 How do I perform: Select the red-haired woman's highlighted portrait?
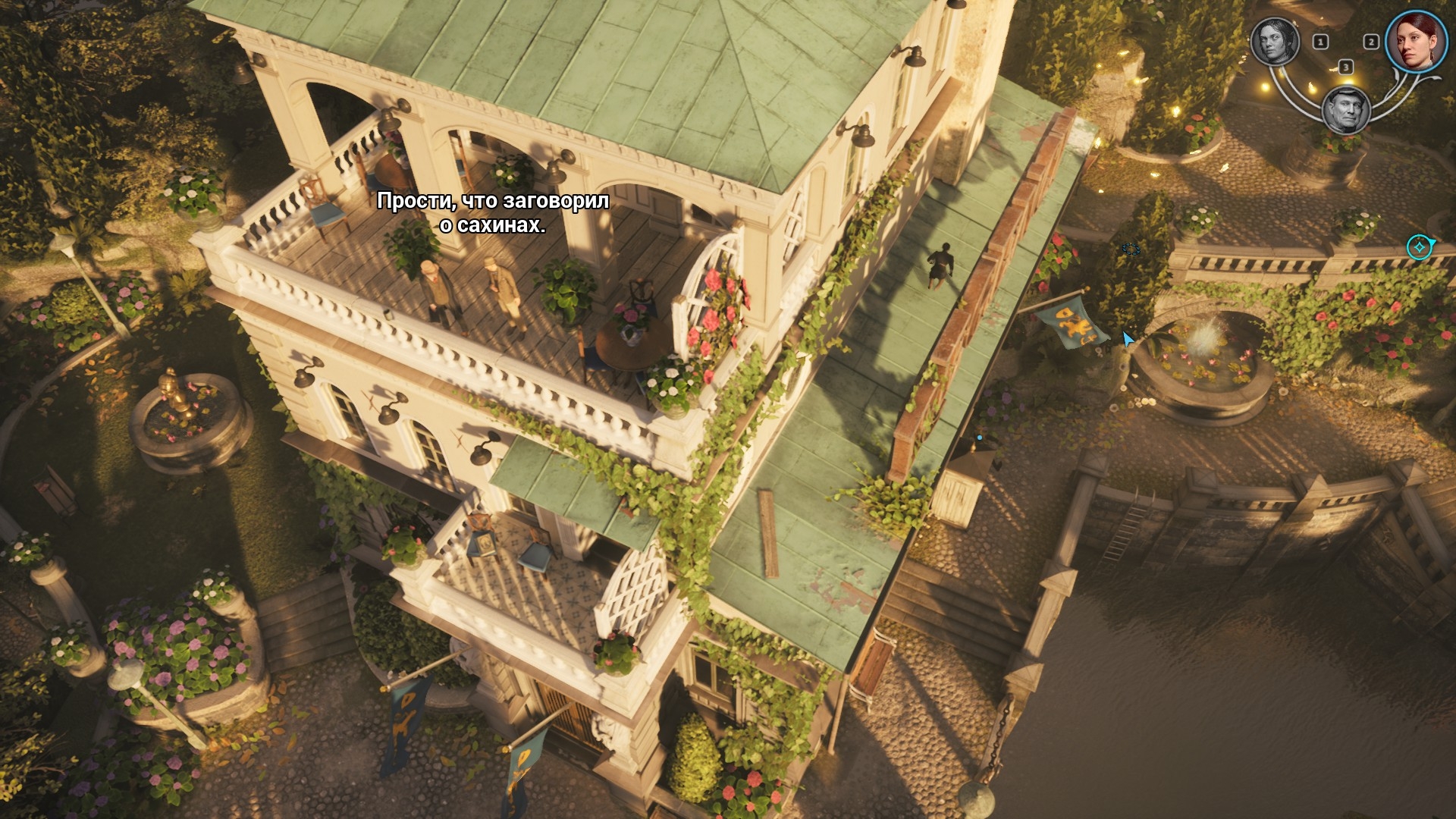(x=1415, y=41)
